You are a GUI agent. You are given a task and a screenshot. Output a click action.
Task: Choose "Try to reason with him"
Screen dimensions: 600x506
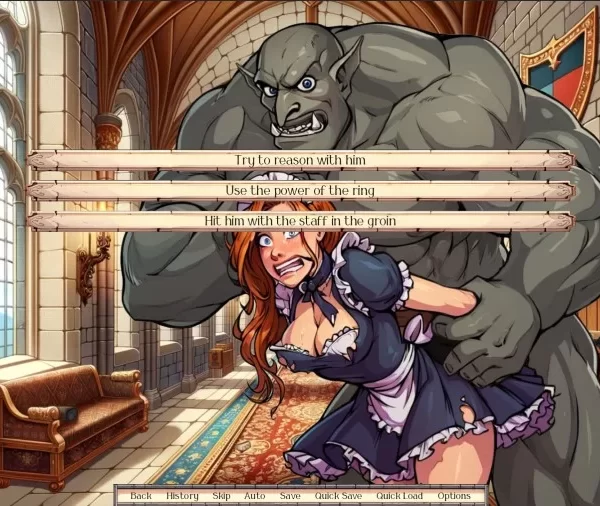click(x=300, y=160)
